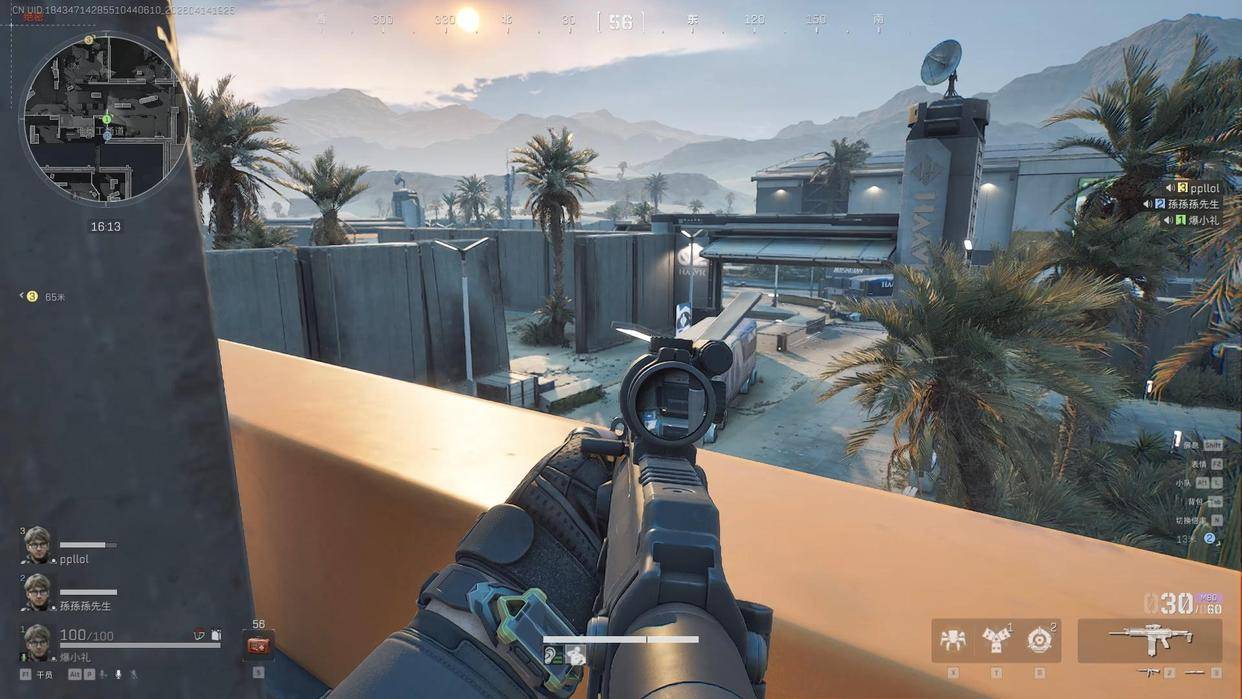Viewport: 1242px width, 699px height.
Task: Choose the triple-pack gadget slot
Action: point(996,639)
